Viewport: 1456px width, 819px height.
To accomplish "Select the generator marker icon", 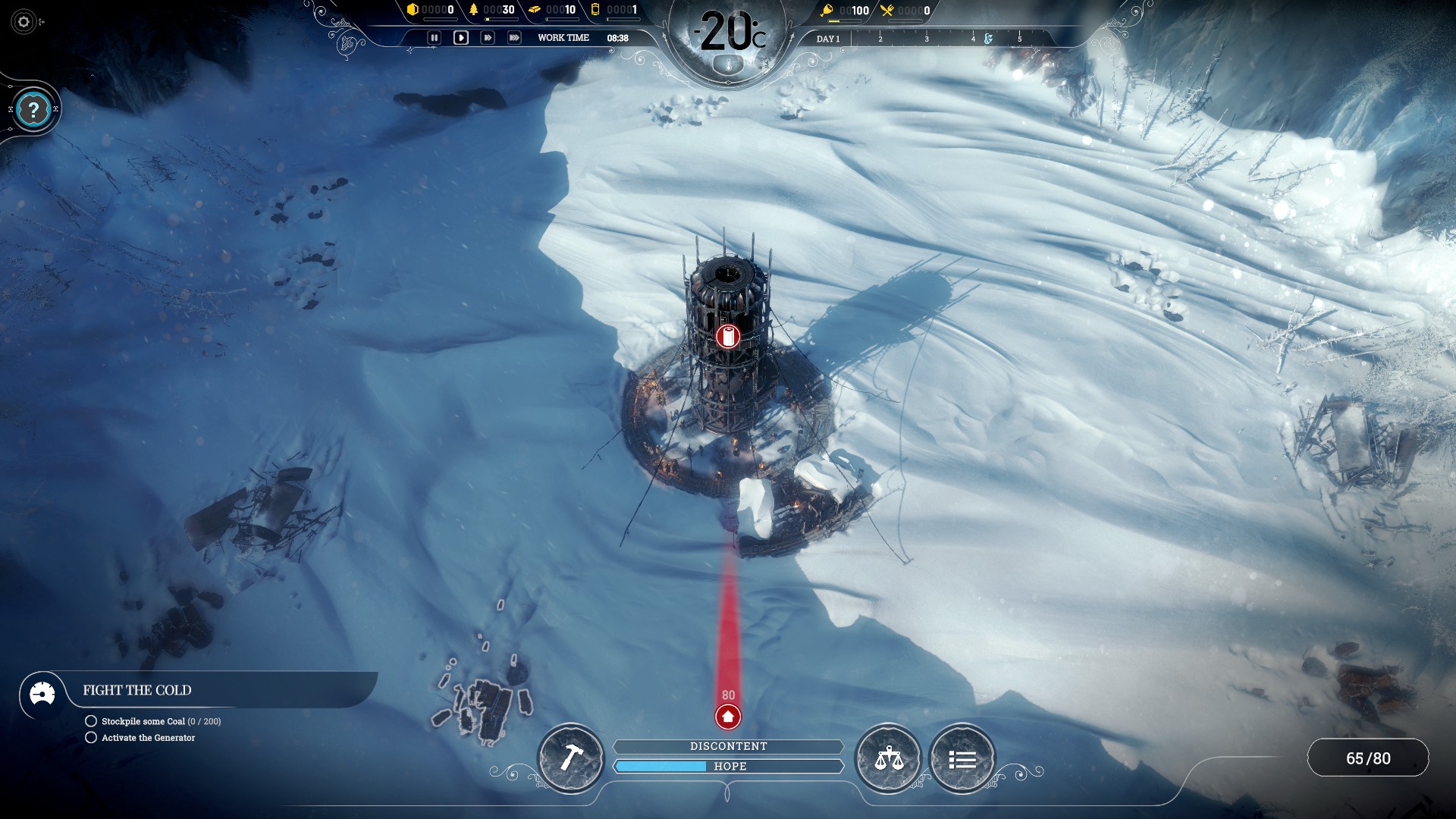I will pyautogui.click(x=728, y=336).
